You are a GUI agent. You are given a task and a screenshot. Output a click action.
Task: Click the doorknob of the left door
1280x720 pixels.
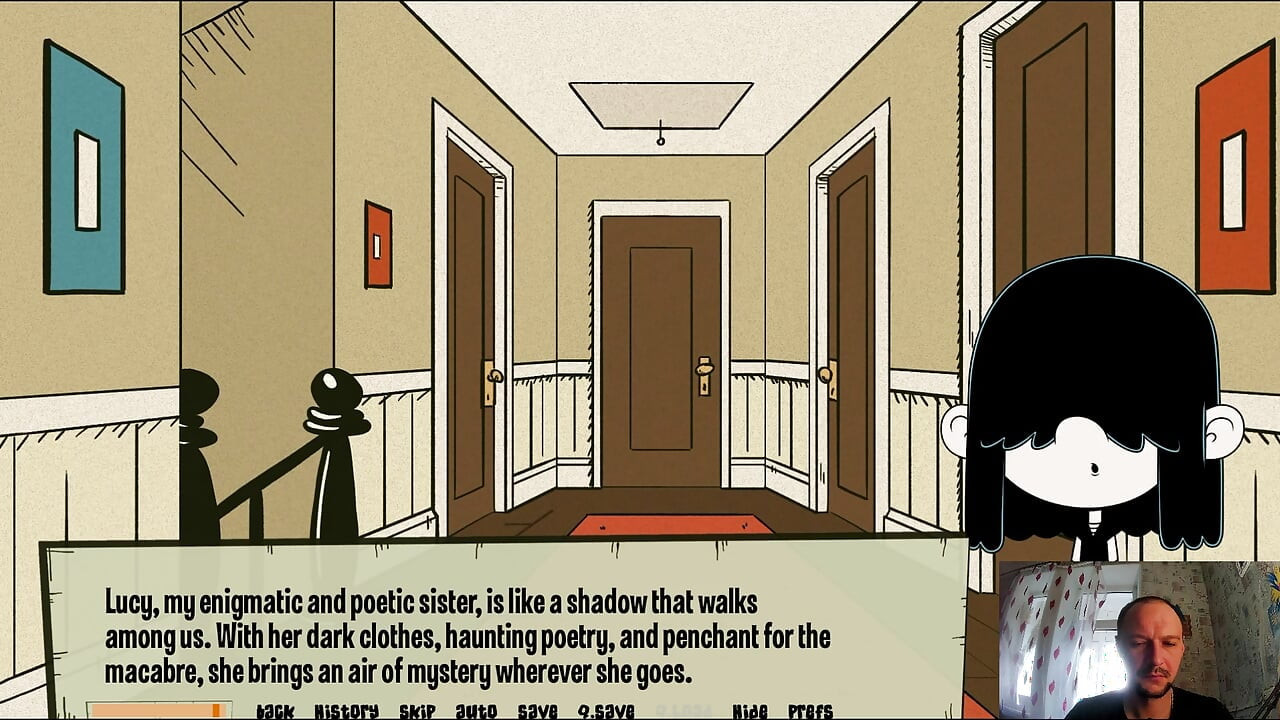[x=493, y=380]
